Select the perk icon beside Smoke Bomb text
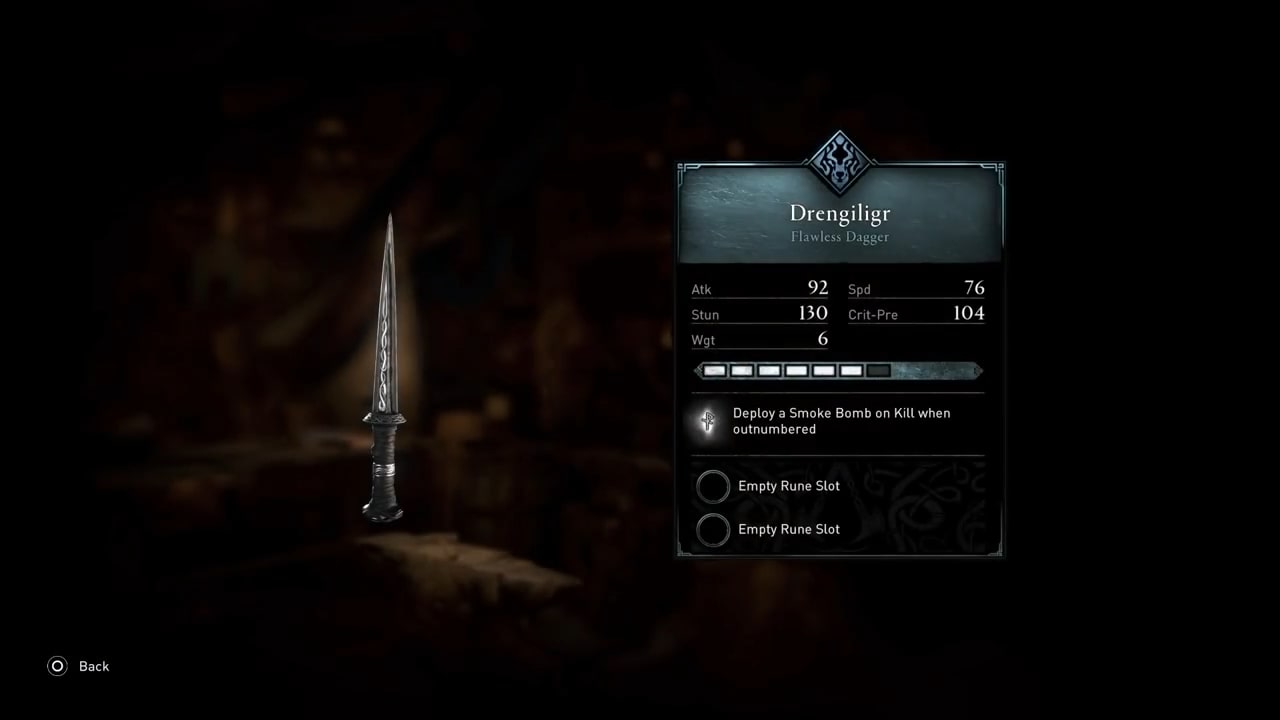The height and width of the screenshot is (720, 1280). [x=707, y=421]
